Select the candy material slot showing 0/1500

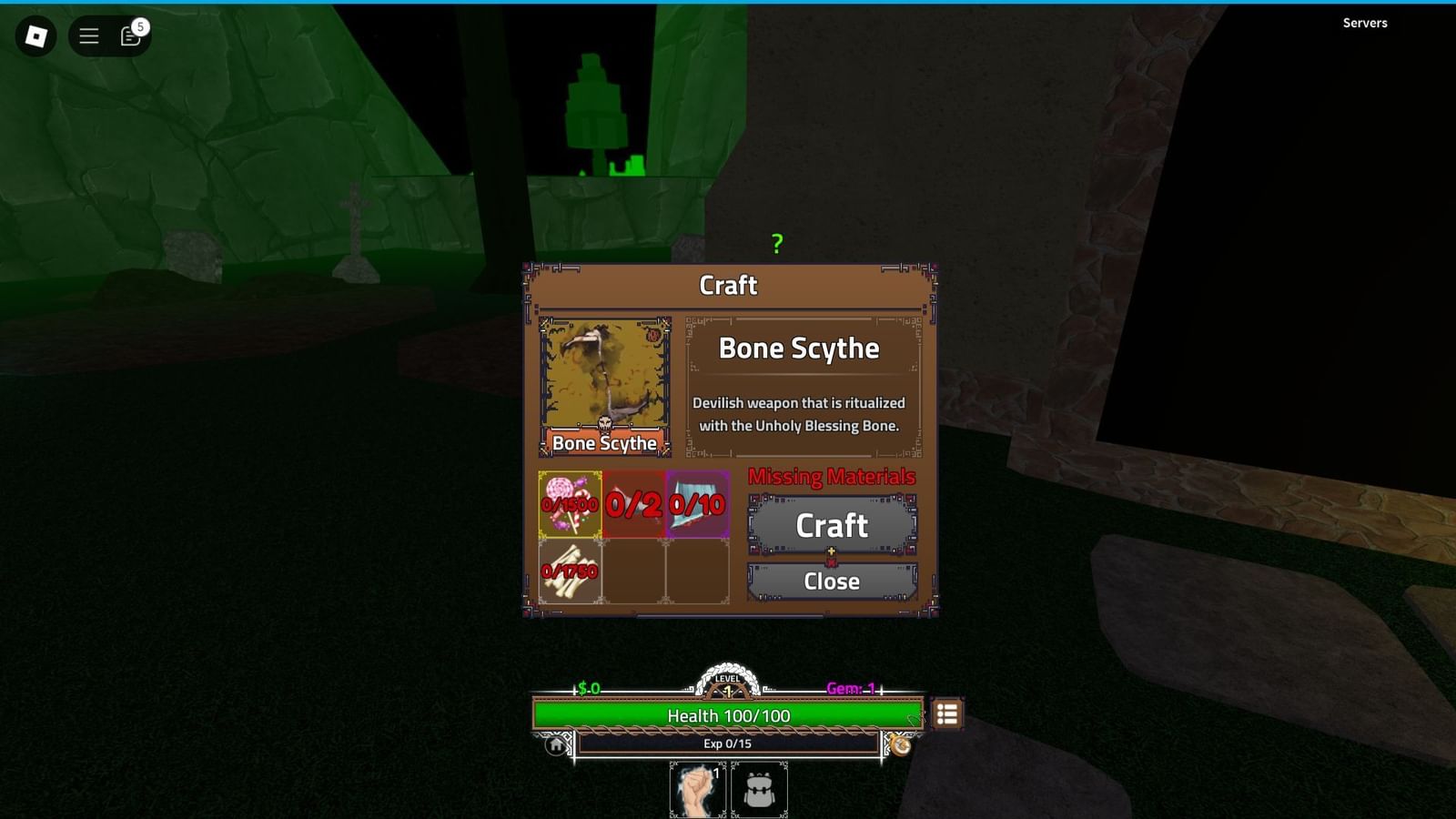click(x=570, y=503)
